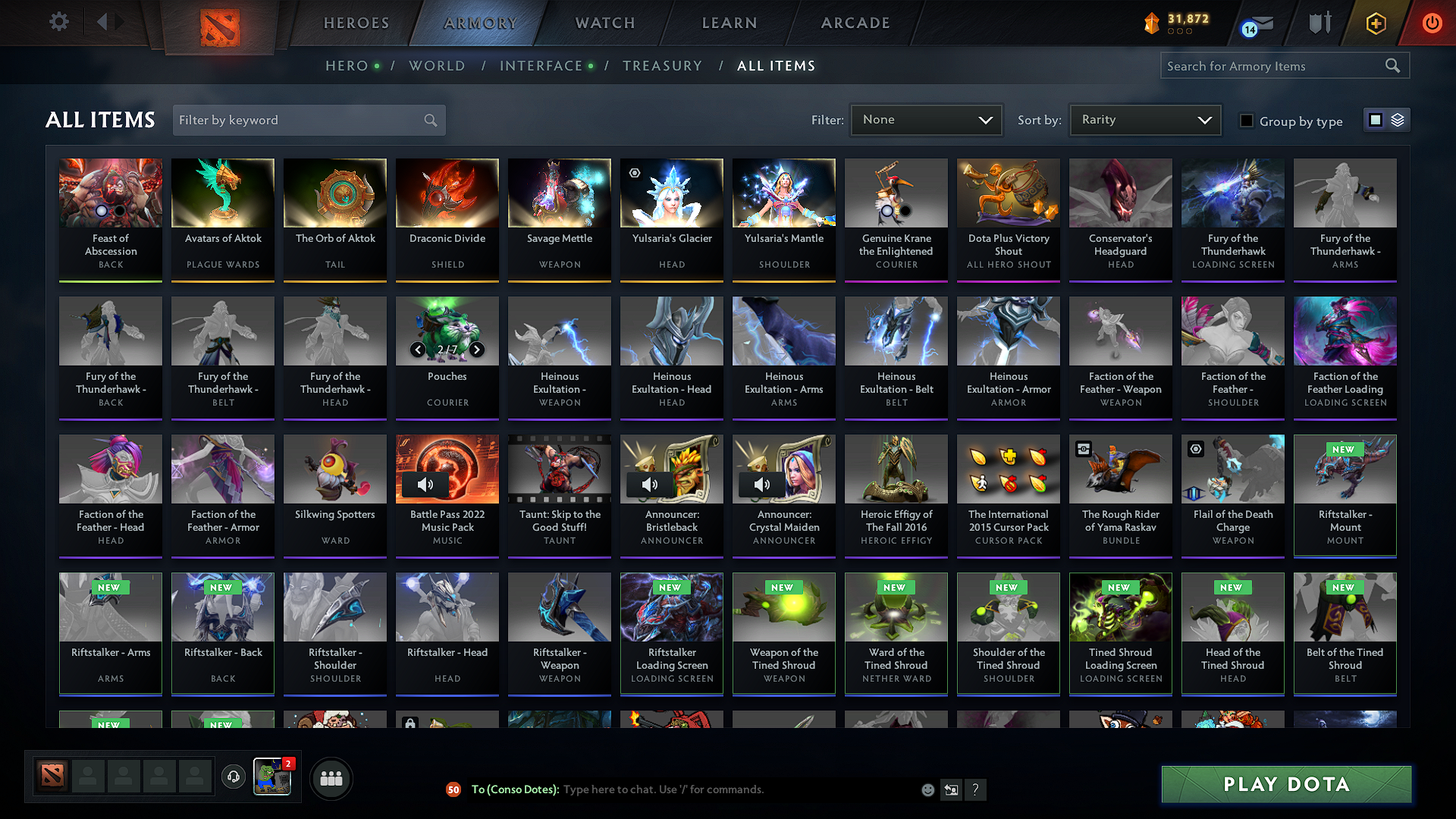Open the Sort by Rarity dropdown
The image size is (1456, 819).
coord(1145,120)
